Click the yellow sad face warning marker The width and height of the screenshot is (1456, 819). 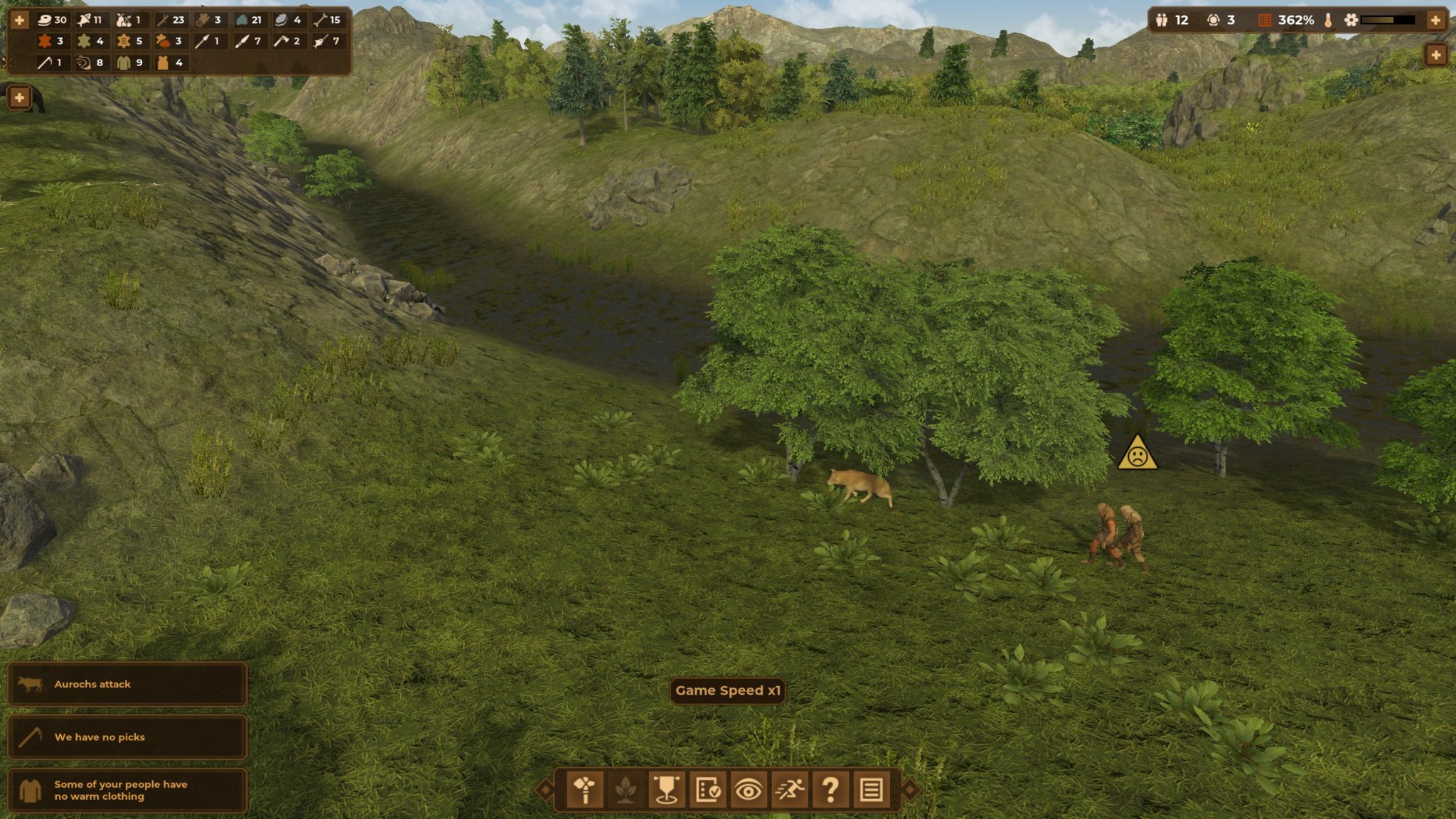[x=1137, y=454]
